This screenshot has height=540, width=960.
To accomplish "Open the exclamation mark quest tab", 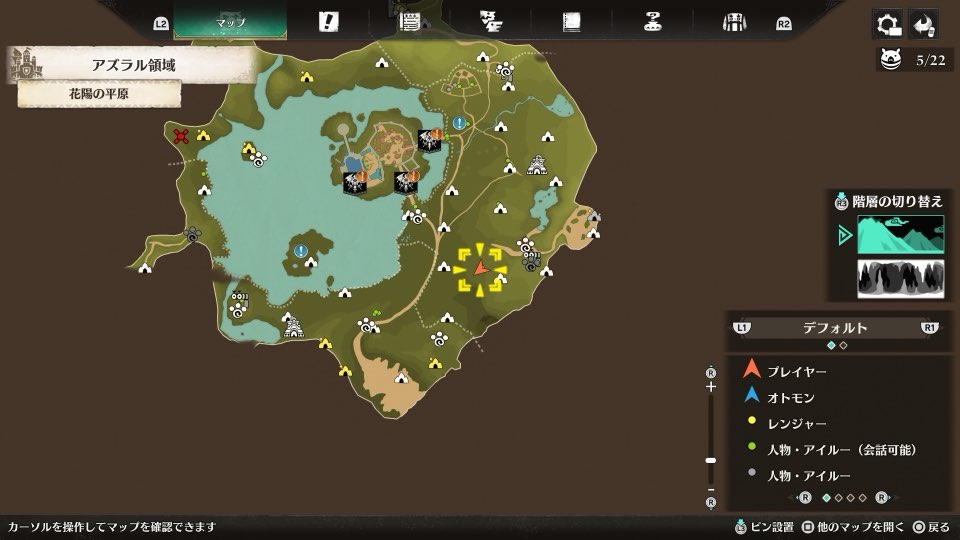I will pos(328,22).
